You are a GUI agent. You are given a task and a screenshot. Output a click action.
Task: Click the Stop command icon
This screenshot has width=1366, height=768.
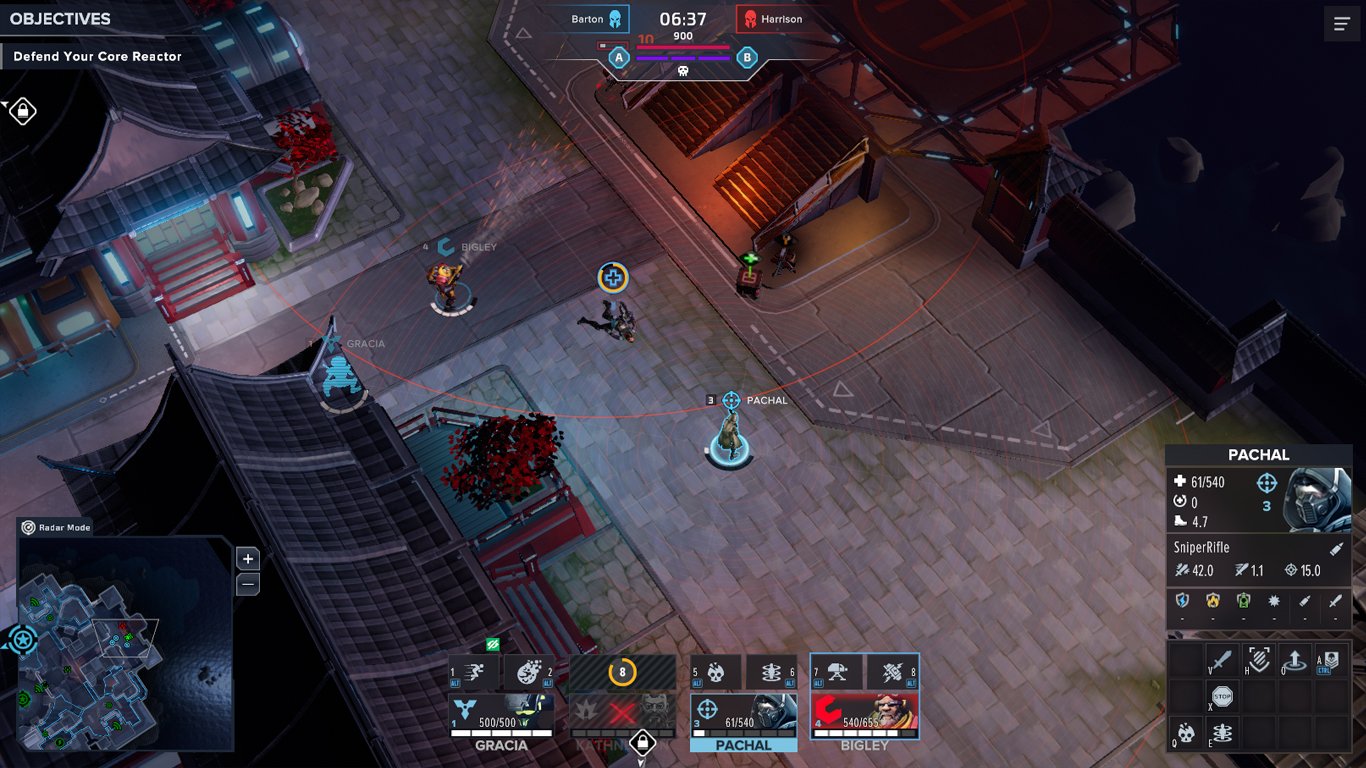coord(1222,697)
